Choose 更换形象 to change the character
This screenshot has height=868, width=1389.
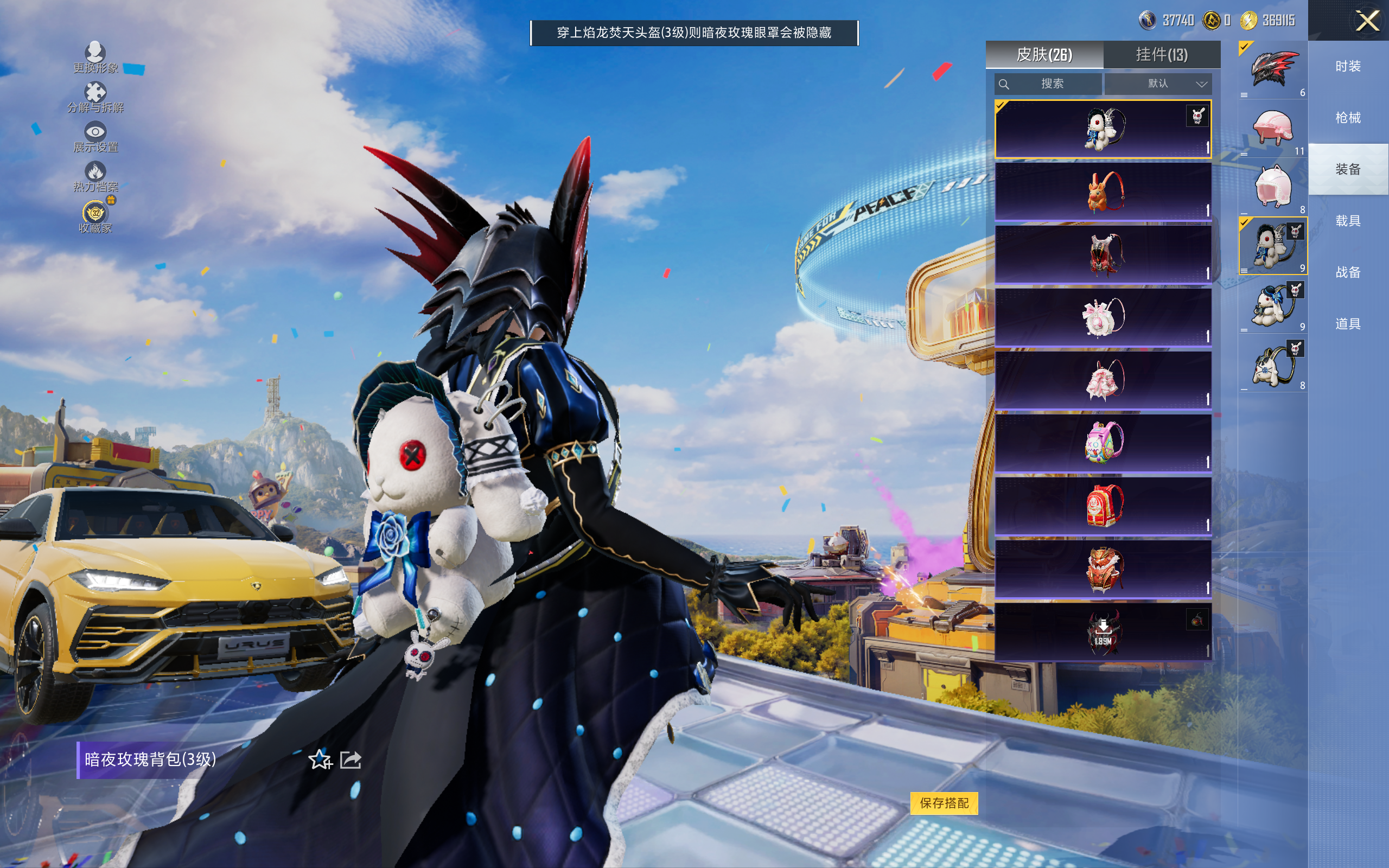point(95,58)
